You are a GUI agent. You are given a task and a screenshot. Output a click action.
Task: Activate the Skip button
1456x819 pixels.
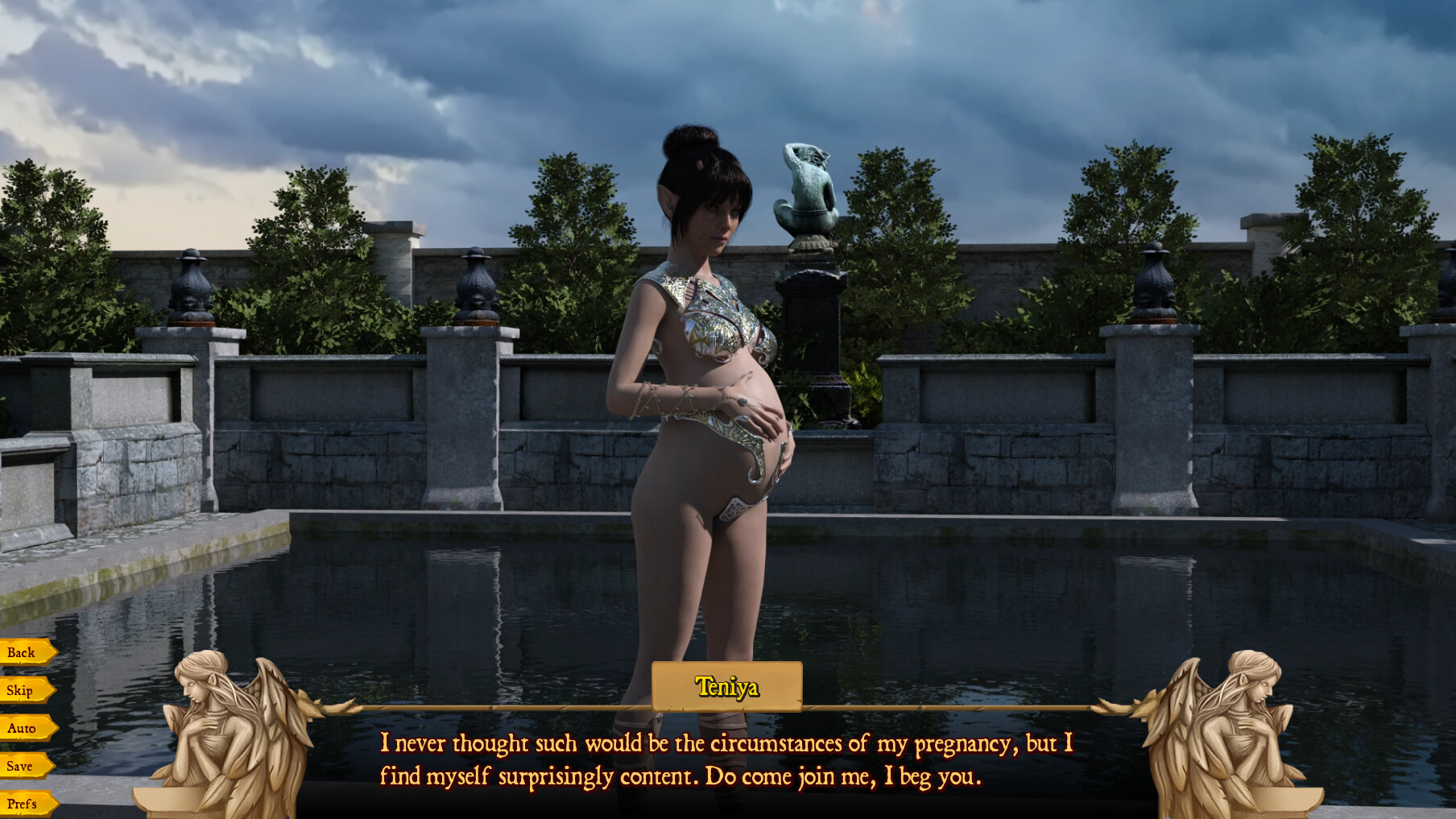coord(21,690)
